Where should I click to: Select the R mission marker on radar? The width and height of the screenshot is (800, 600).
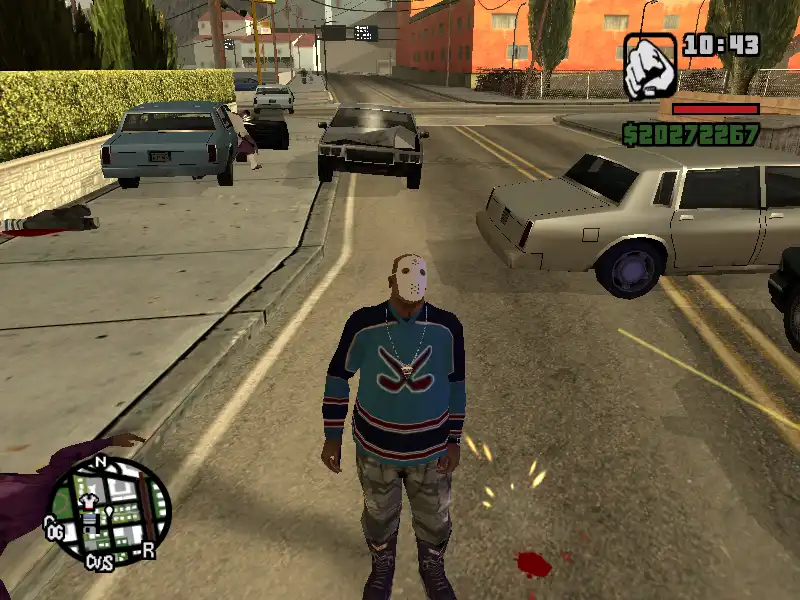tap(148, 549)
